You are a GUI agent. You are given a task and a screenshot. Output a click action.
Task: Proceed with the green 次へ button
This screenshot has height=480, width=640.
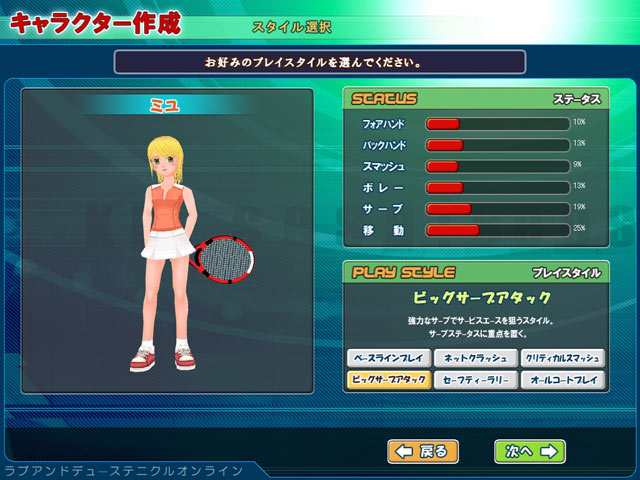pyautogui.click(x=529, y=451)
